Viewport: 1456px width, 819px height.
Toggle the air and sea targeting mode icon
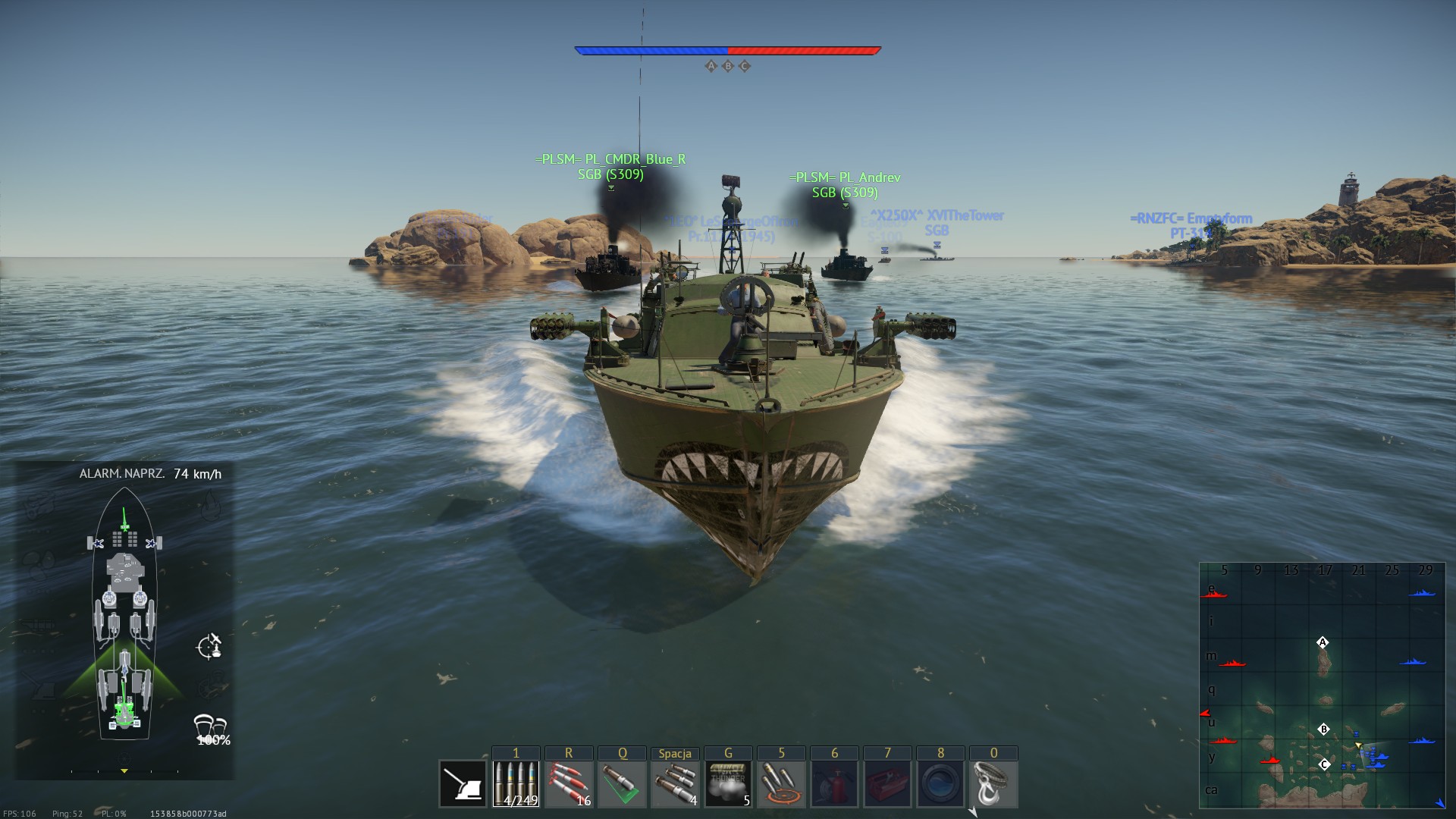pos(209,647)
